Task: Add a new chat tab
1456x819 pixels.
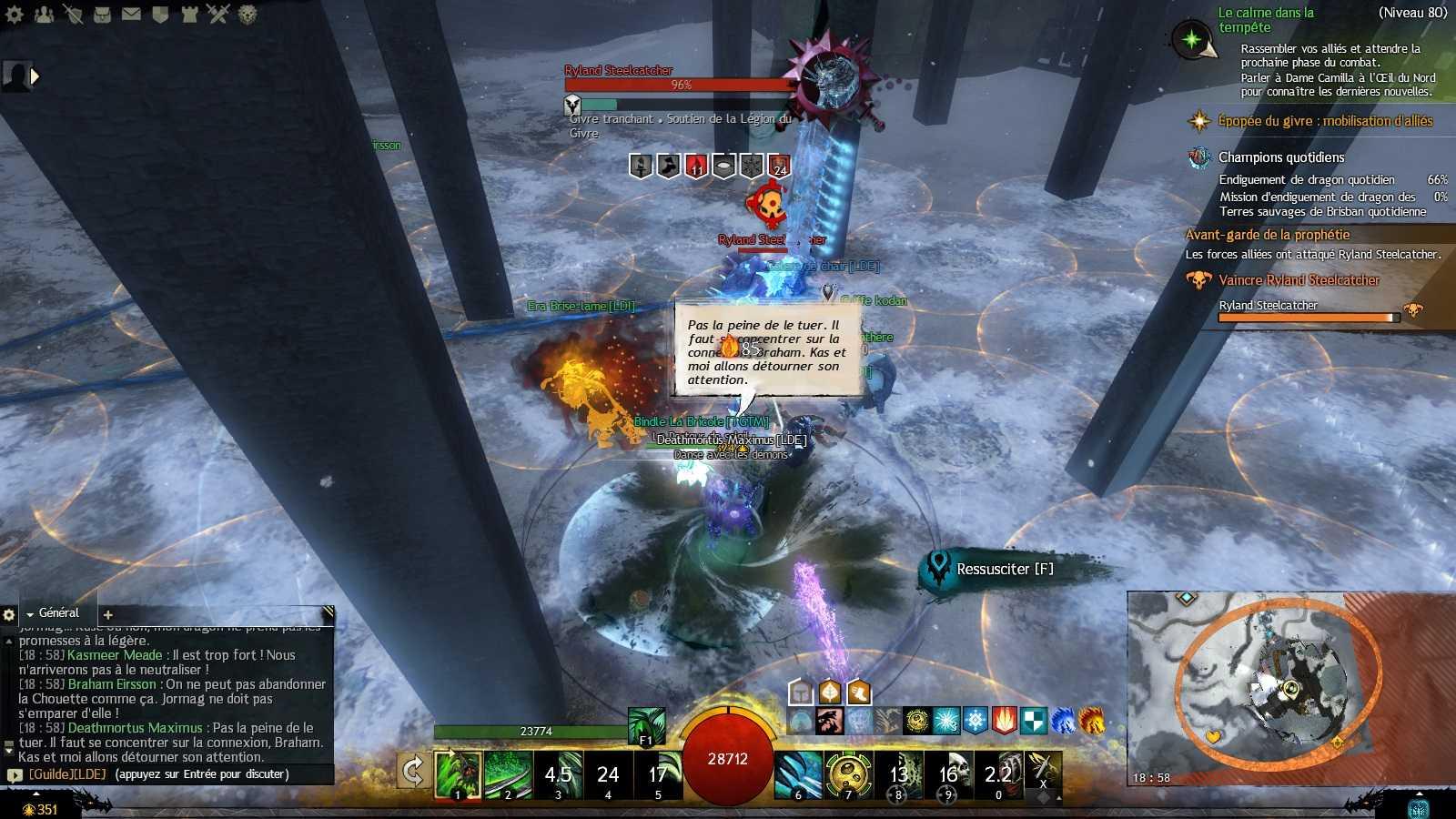Action: [108, 614]
